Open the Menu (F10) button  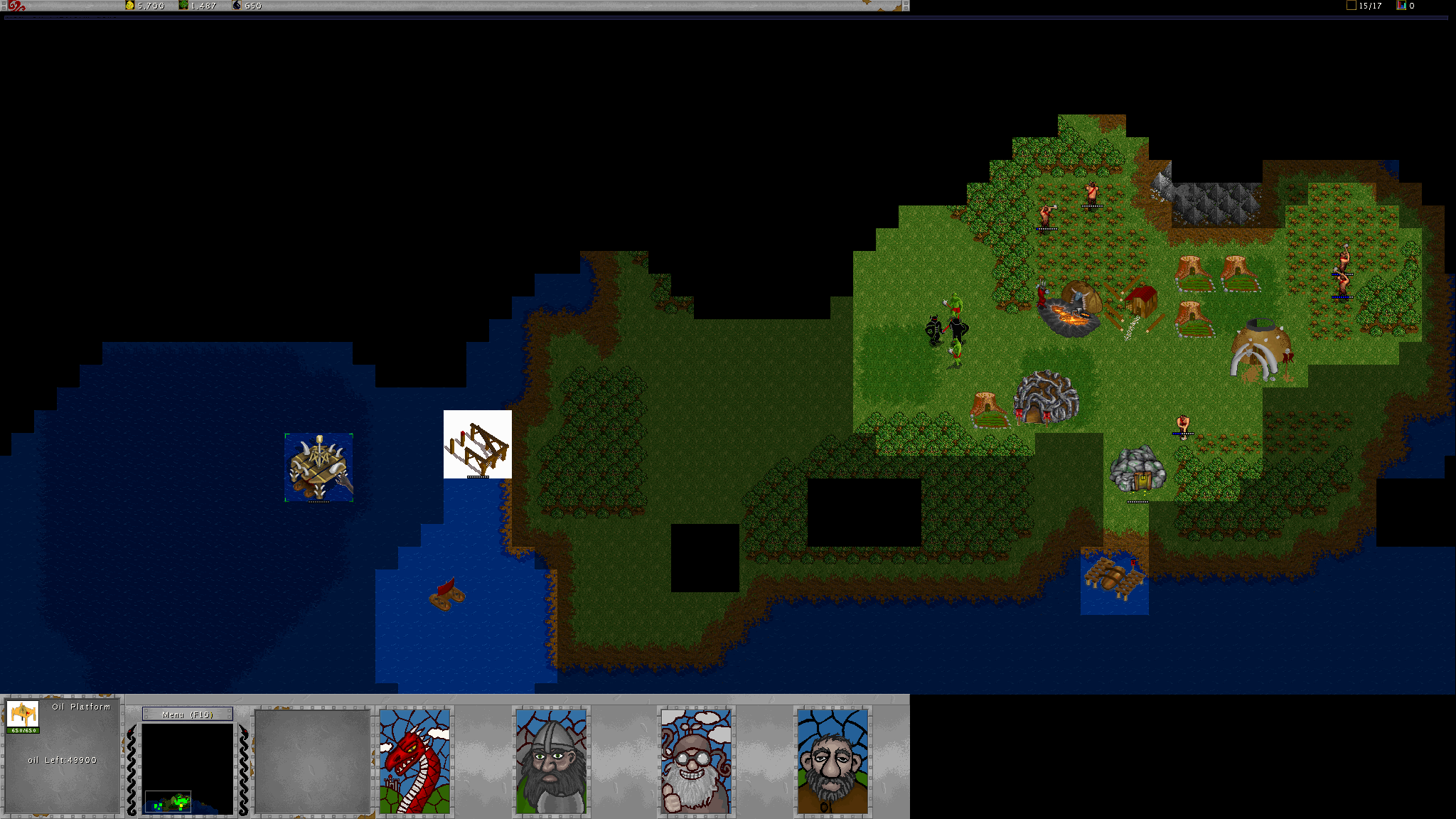point(188,714)
